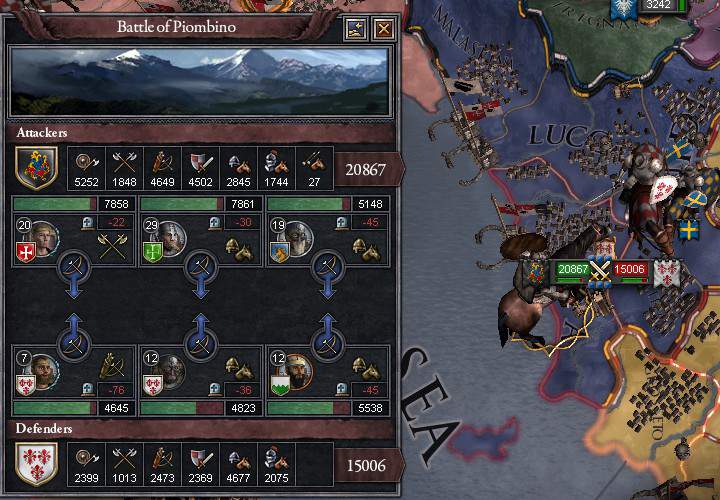720x500 pixels.
Task: Open the attacker commander portrait with martial 20
Action: (42, 239)
